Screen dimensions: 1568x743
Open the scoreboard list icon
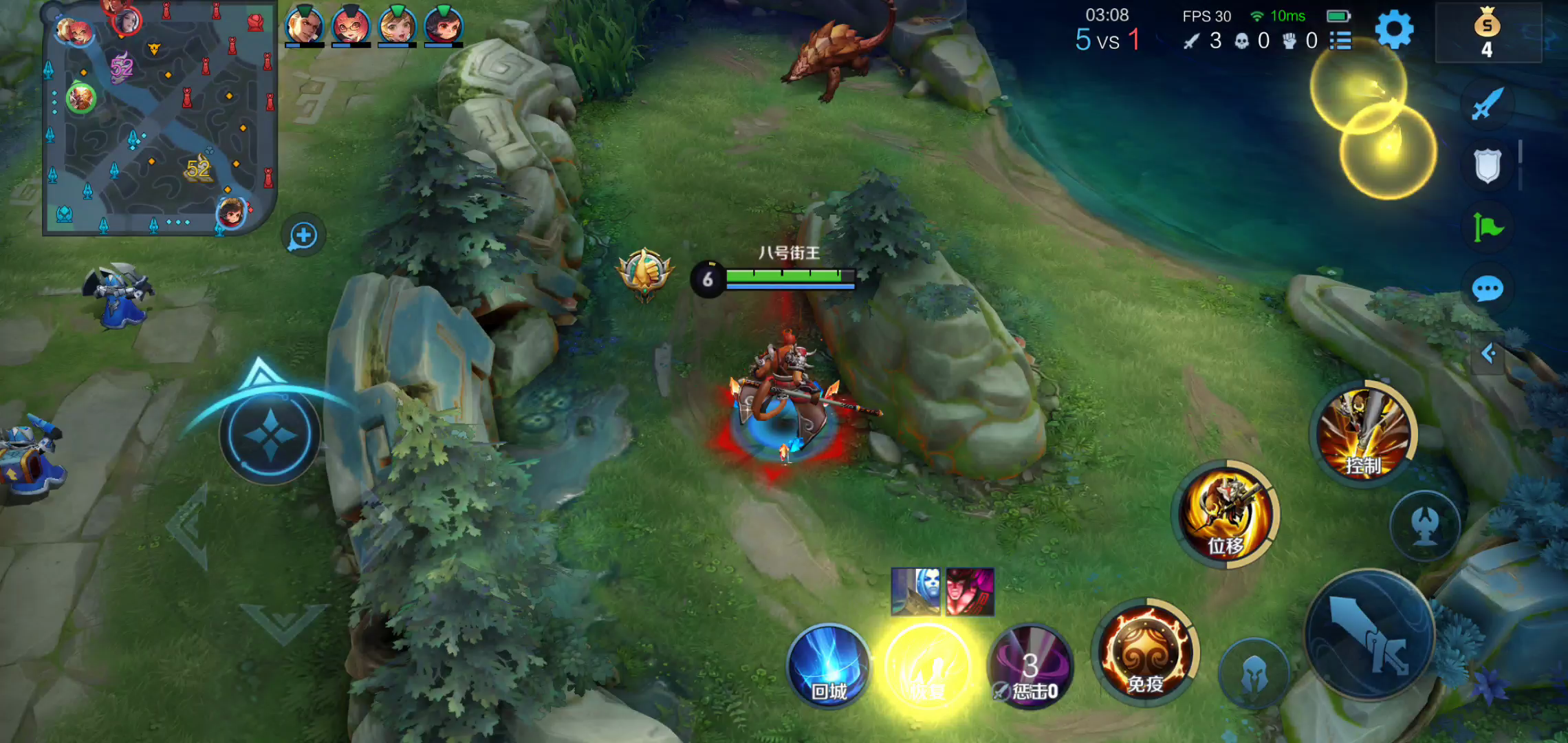(1340, 41)
